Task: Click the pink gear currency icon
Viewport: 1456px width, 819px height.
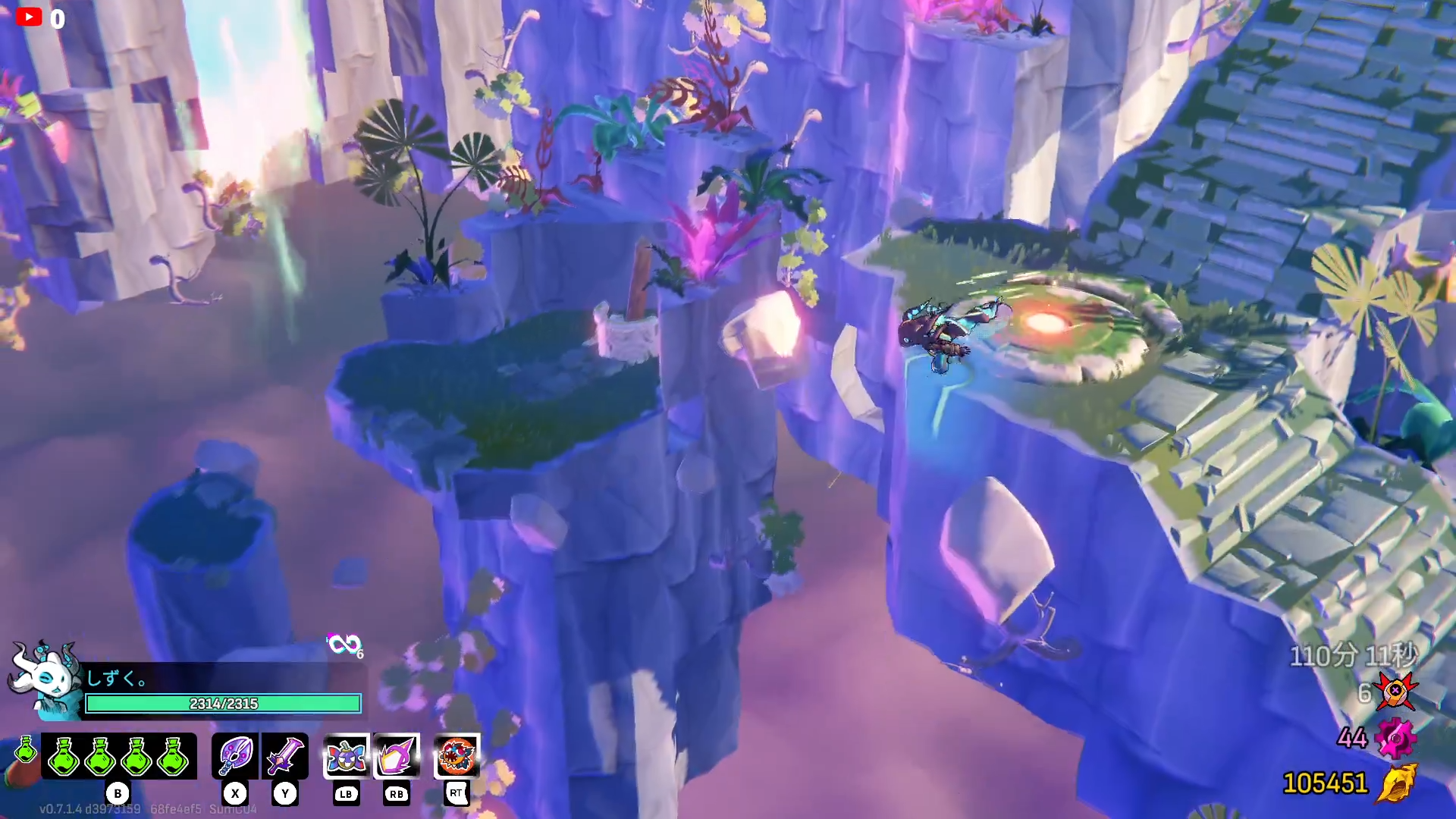Action: [1395, 738]
